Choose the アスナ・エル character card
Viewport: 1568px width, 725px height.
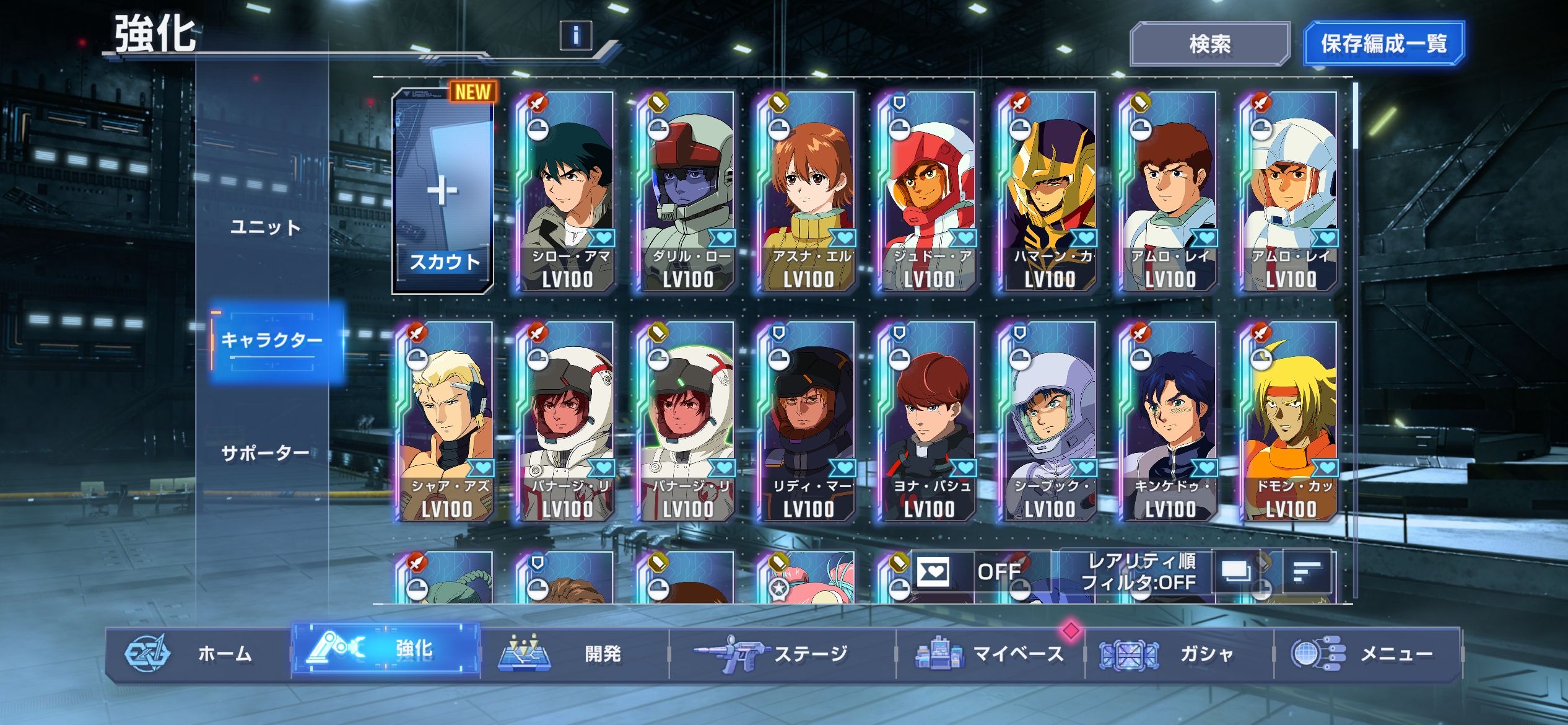point(808,192)
